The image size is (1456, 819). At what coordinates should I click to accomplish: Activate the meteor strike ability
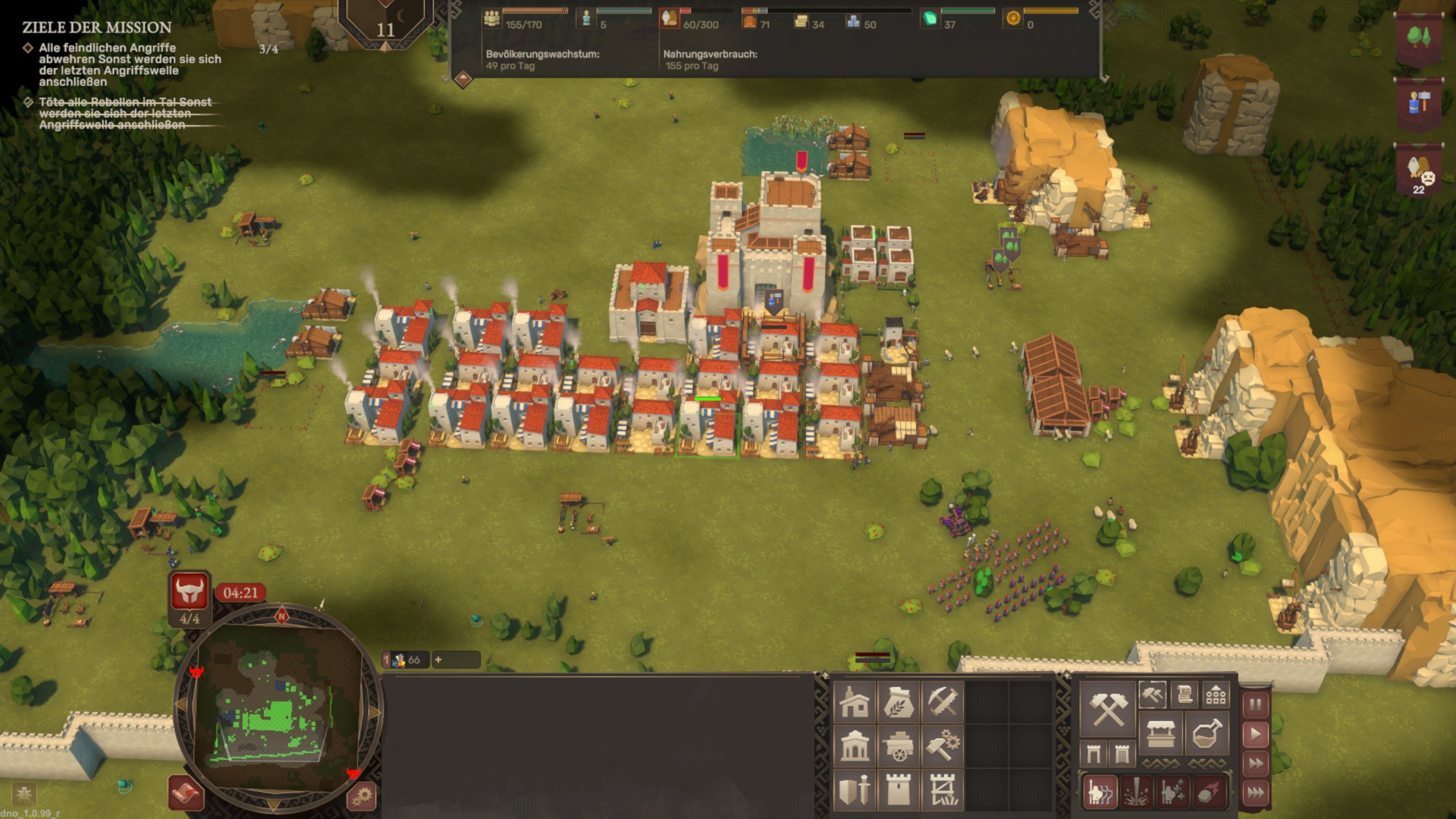click(x=1209, y=792)
